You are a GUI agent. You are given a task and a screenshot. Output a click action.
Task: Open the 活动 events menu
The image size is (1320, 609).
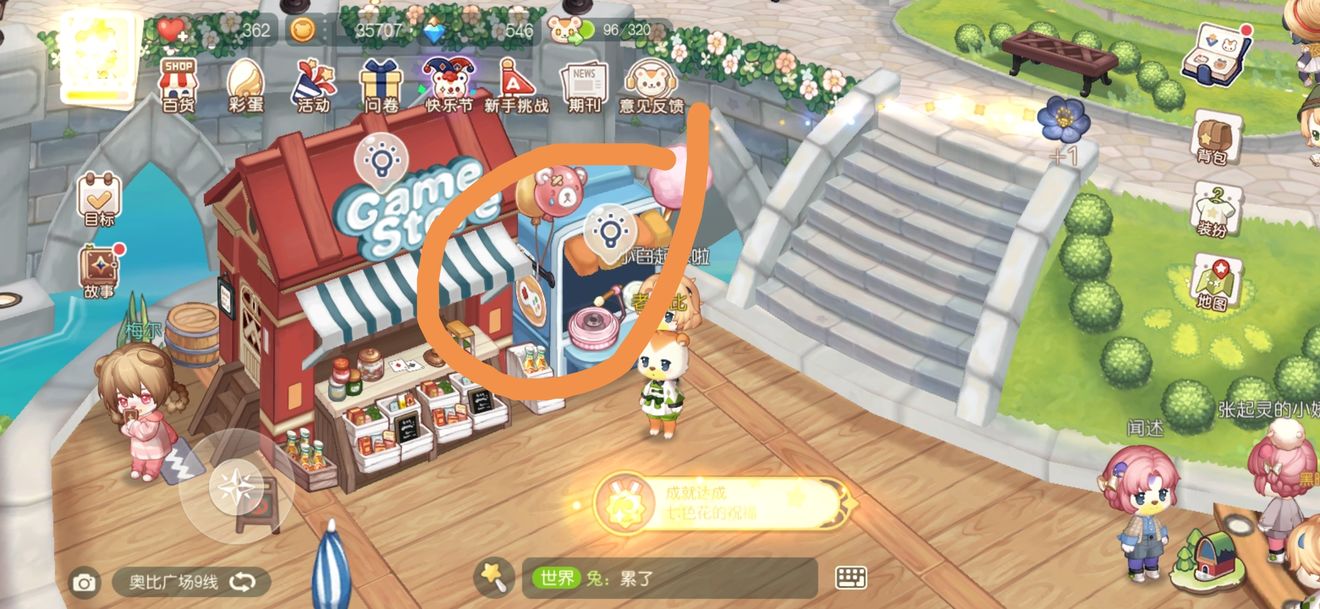[x=312, y=84]
